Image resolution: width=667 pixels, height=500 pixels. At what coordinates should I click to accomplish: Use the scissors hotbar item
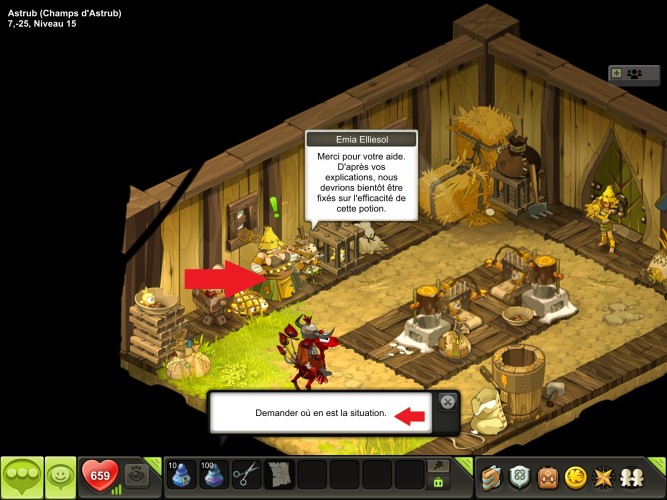coord(245,474)
